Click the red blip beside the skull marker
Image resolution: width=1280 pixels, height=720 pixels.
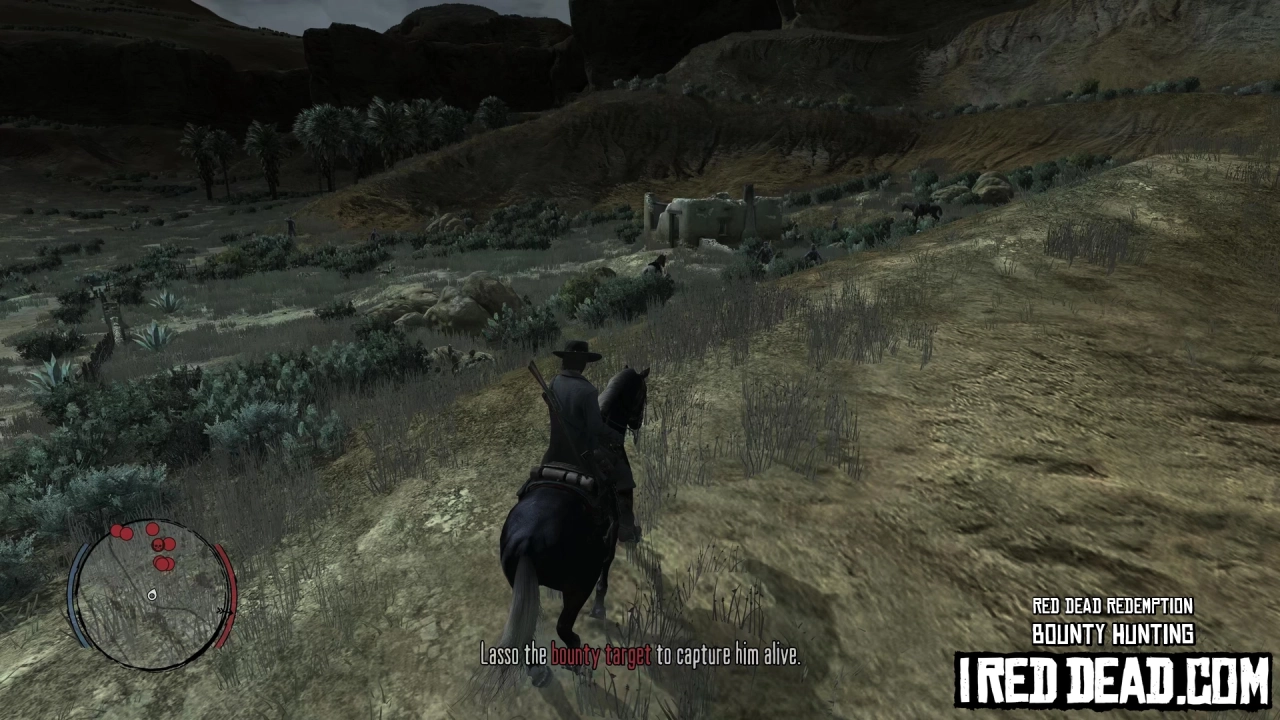[x=168, y=545]
